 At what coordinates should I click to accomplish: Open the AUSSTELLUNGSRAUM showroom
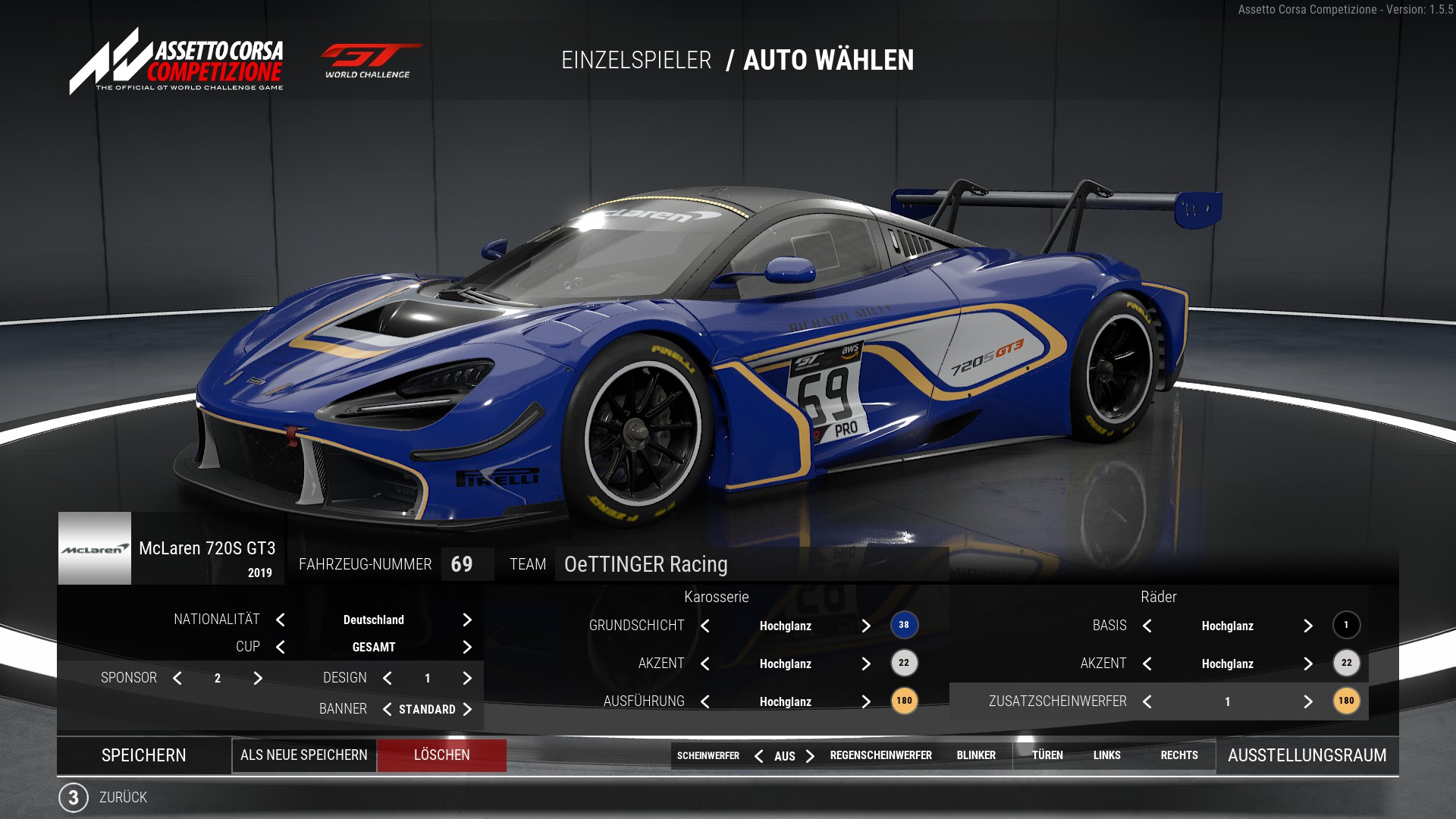[1307, 755]
